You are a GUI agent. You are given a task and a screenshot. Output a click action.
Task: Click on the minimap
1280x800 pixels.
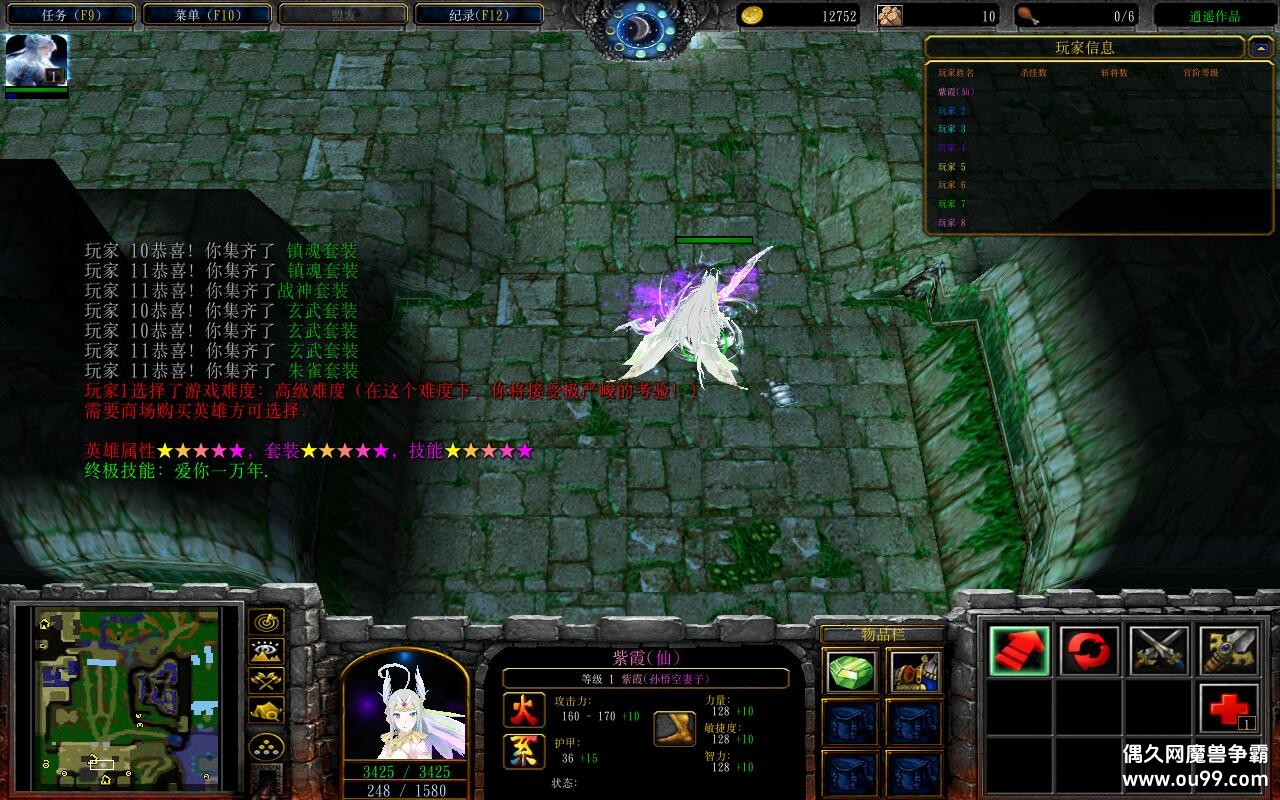point(127,697)
